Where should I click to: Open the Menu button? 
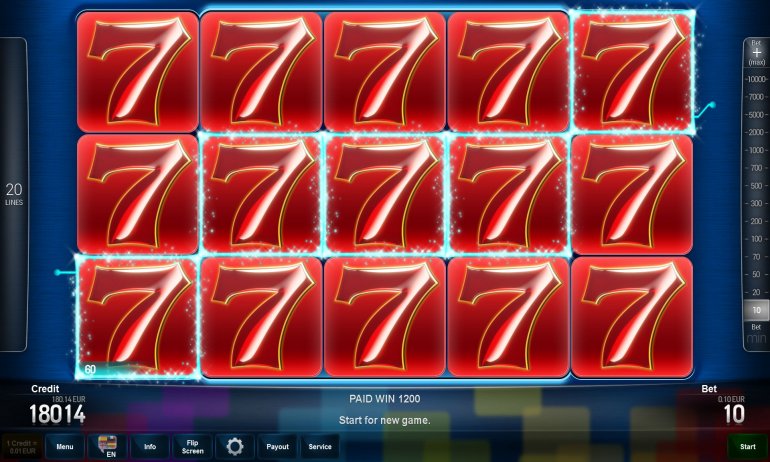[x=64, y=447]
